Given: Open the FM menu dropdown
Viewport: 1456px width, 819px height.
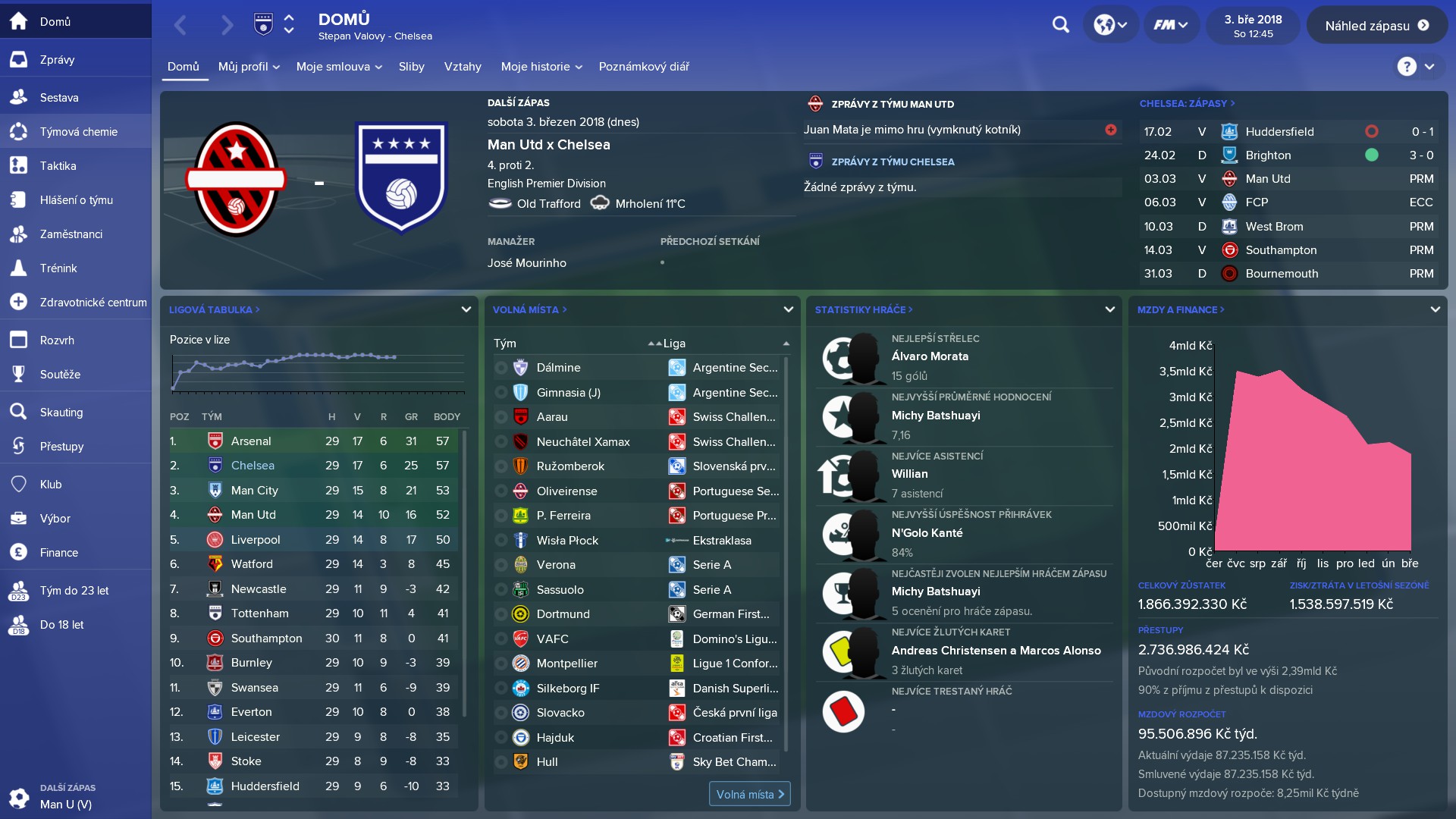Looking at the screenshot, I should tap(1170, 24).
